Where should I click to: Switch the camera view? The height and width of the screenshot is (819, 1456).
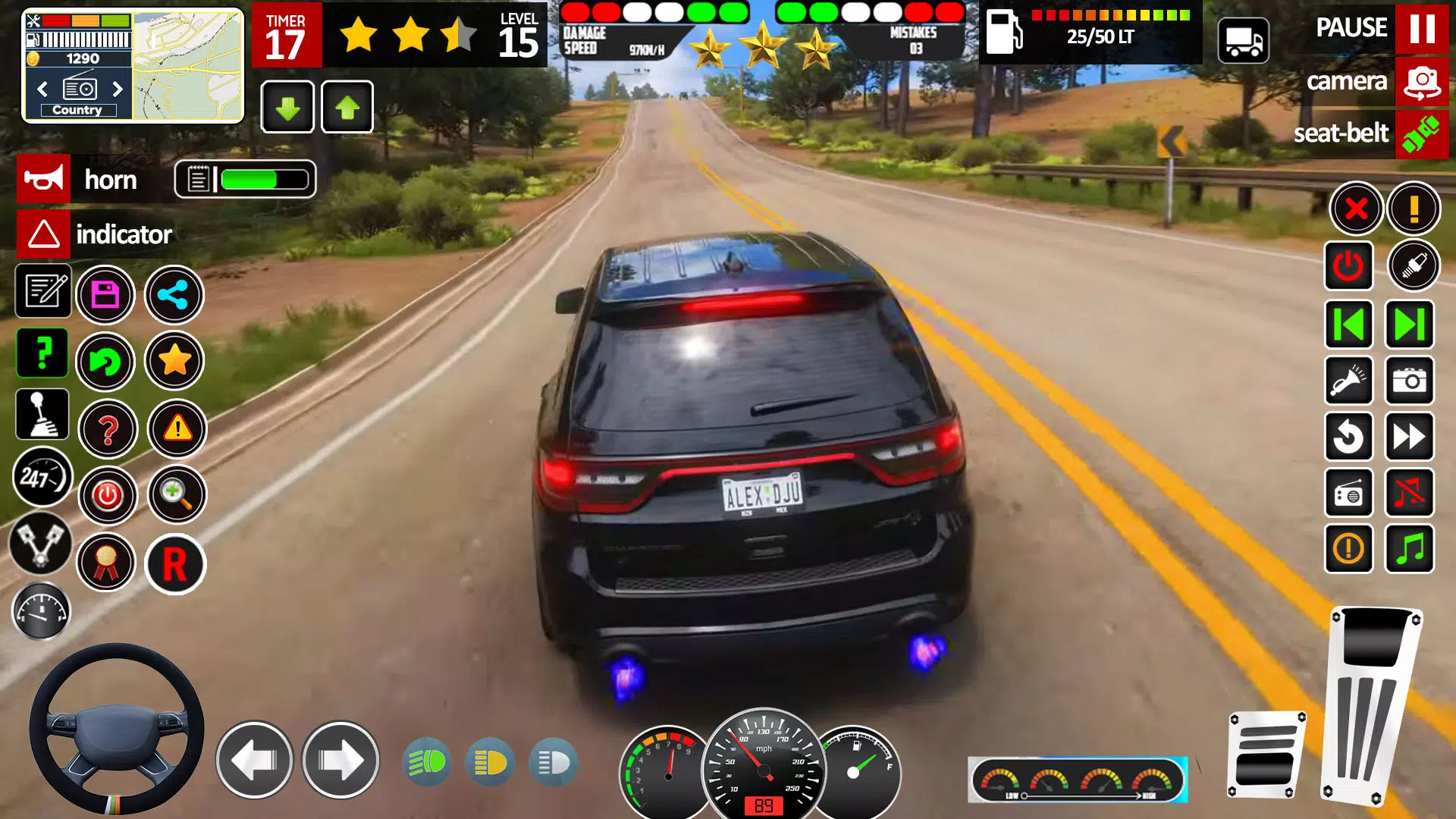tap(1421, 82)
